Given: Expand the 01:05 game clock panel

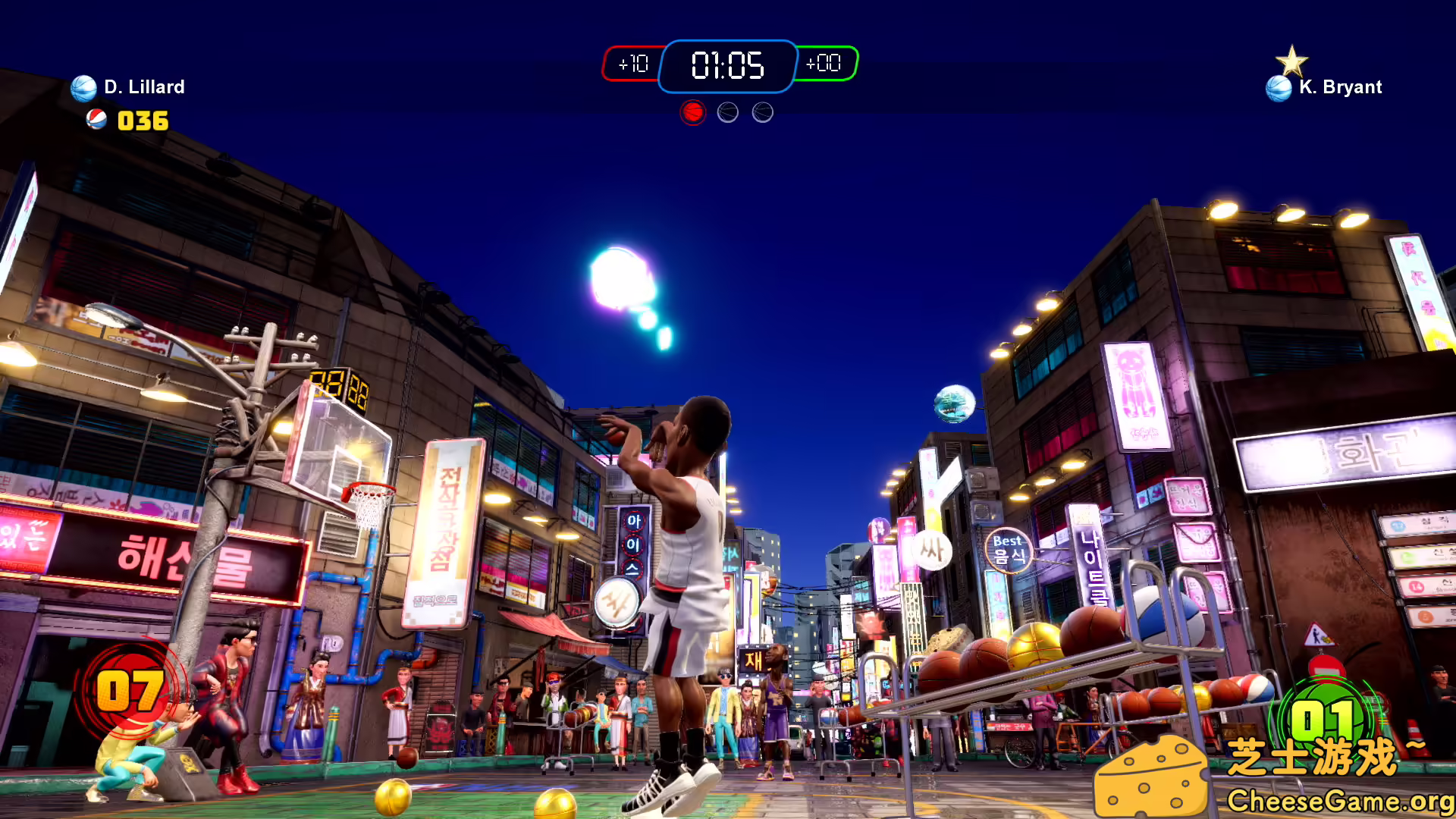Looking at the screenshot, I should 726,66.
